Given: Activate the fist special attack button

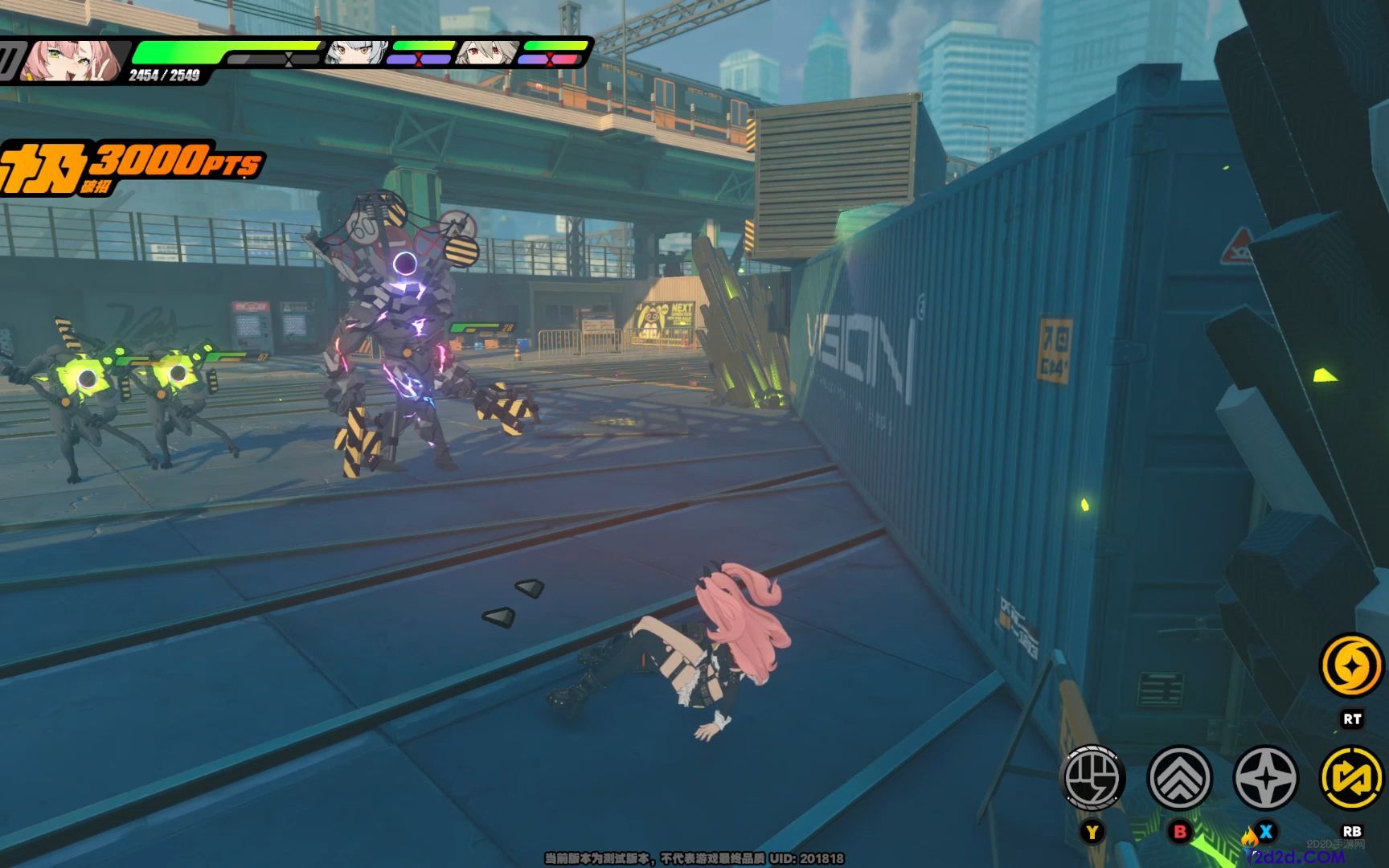Looking at the screenshot, I should [x=1093, y=778].
